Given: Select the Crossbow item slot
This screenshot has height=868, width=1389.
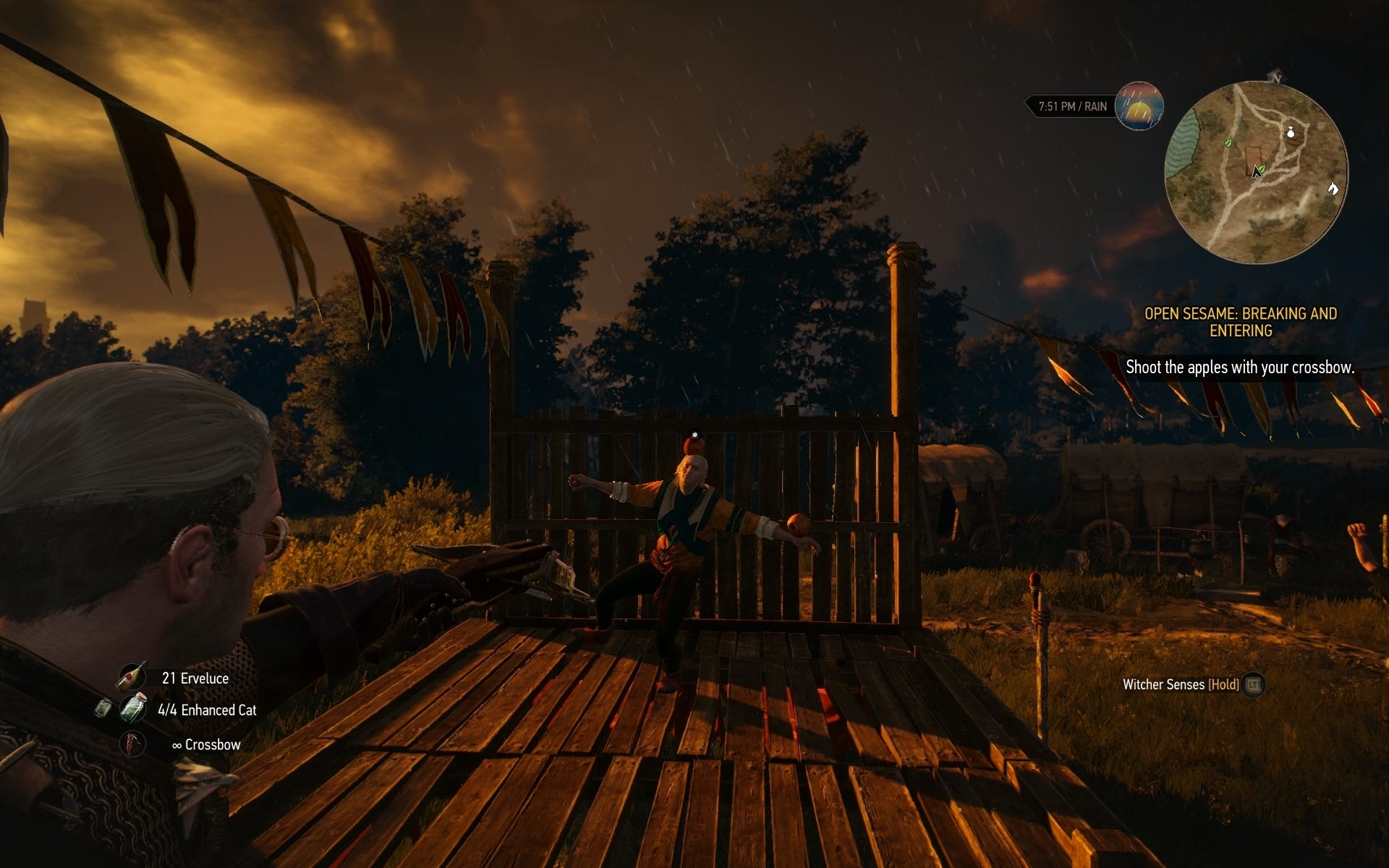Looking at the screenshot, I should pos(132,744).
